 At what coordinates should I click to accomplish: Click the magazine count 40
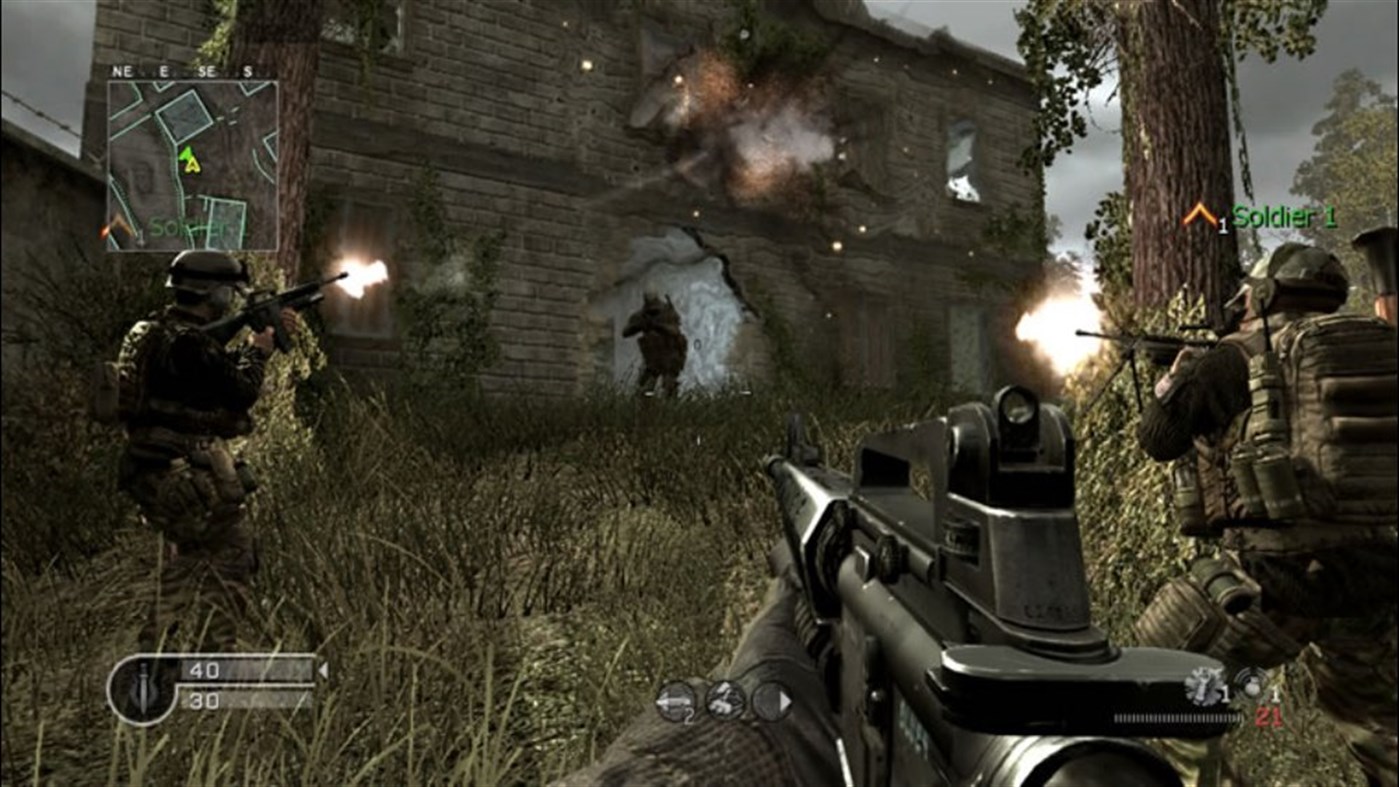203,671
